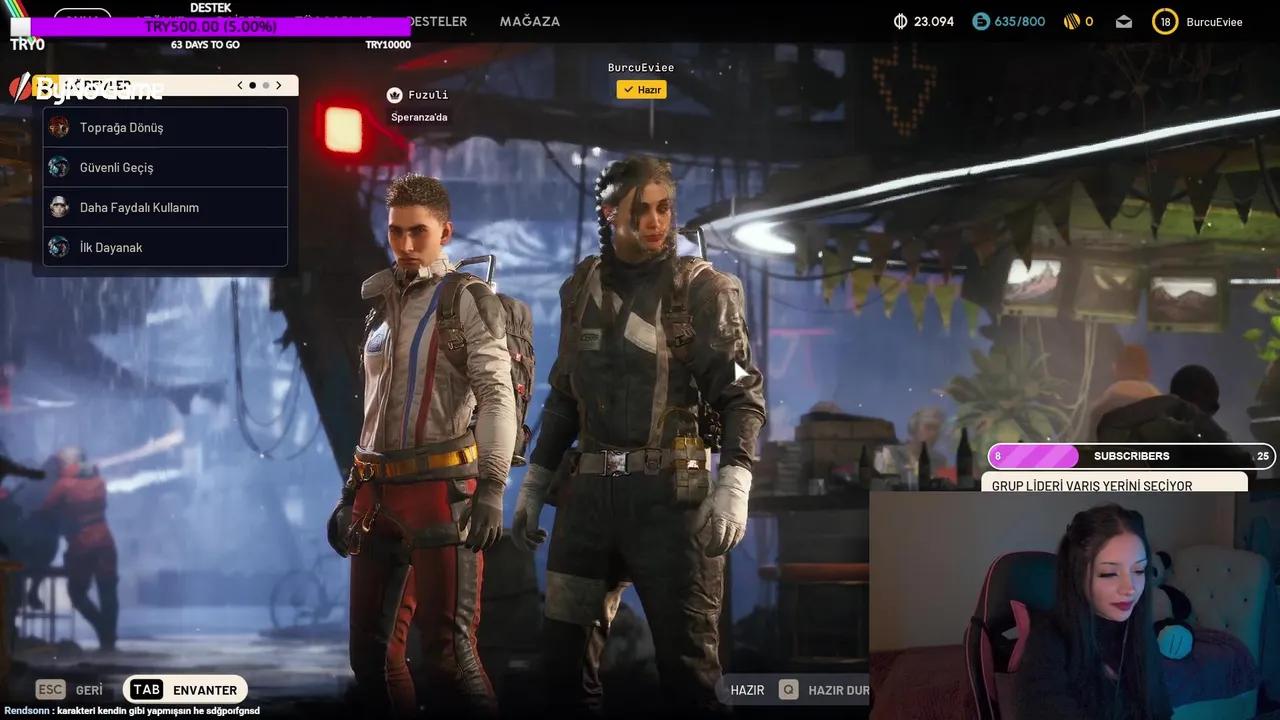Open the mail envelope icon
Screen dimensions: 1280x720
pyautogui.click(x=1123, y=20)
